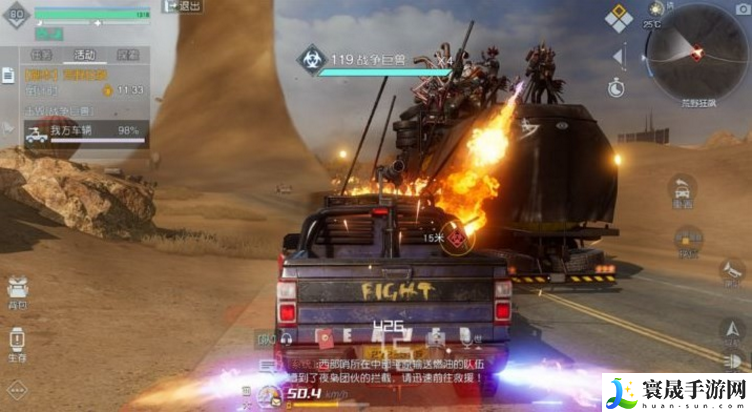Viewport: 752px width, 412px height.
Task: Switch to the 任务 quest tab
Action: (x=41, y=55)
